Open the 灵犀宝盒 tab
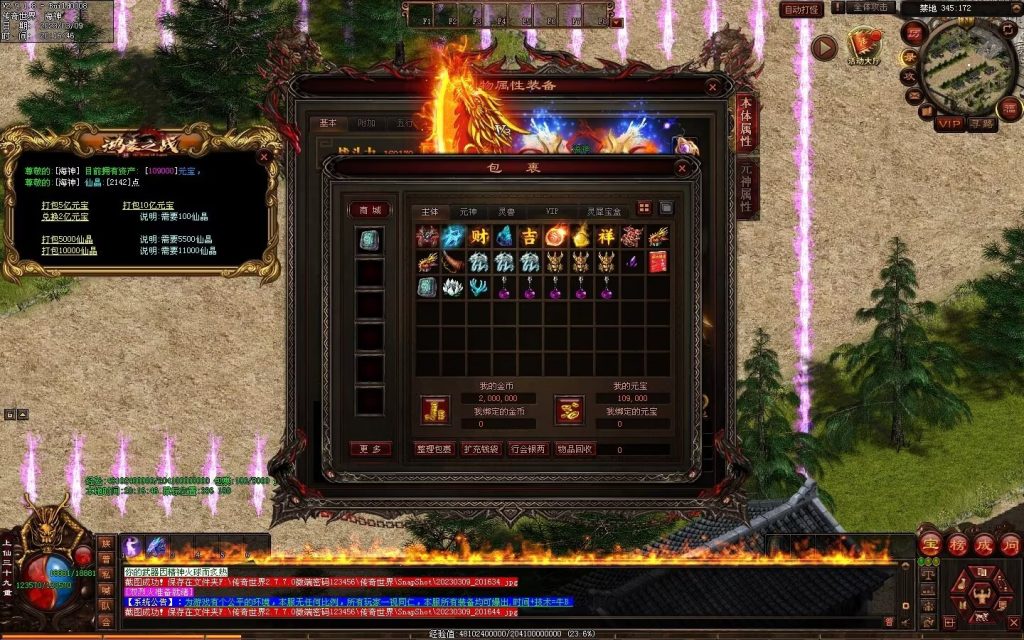 pos(603,212)
